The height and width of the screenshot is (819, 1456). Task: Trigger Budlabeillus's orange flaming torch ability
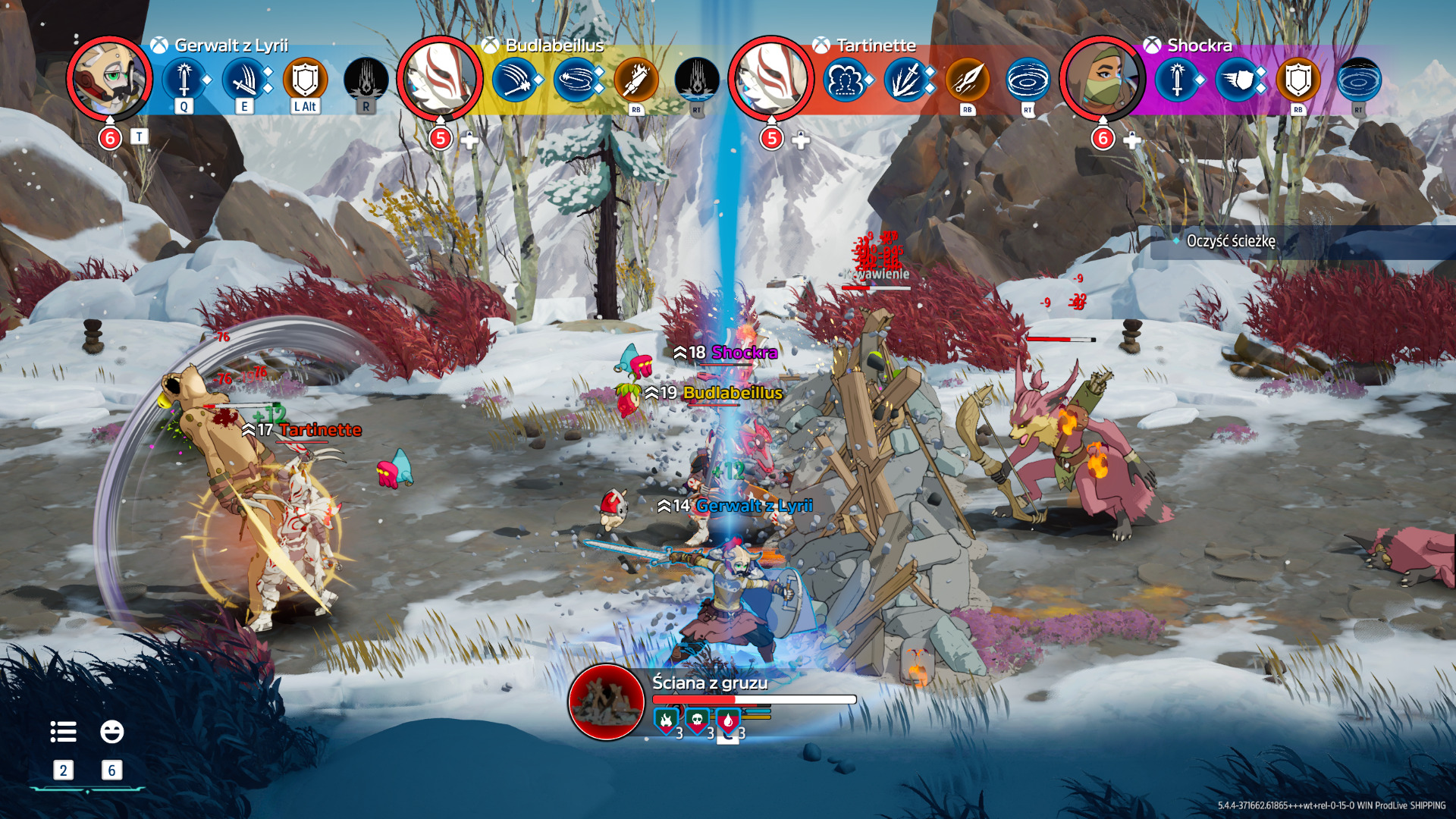coord(635,79)
